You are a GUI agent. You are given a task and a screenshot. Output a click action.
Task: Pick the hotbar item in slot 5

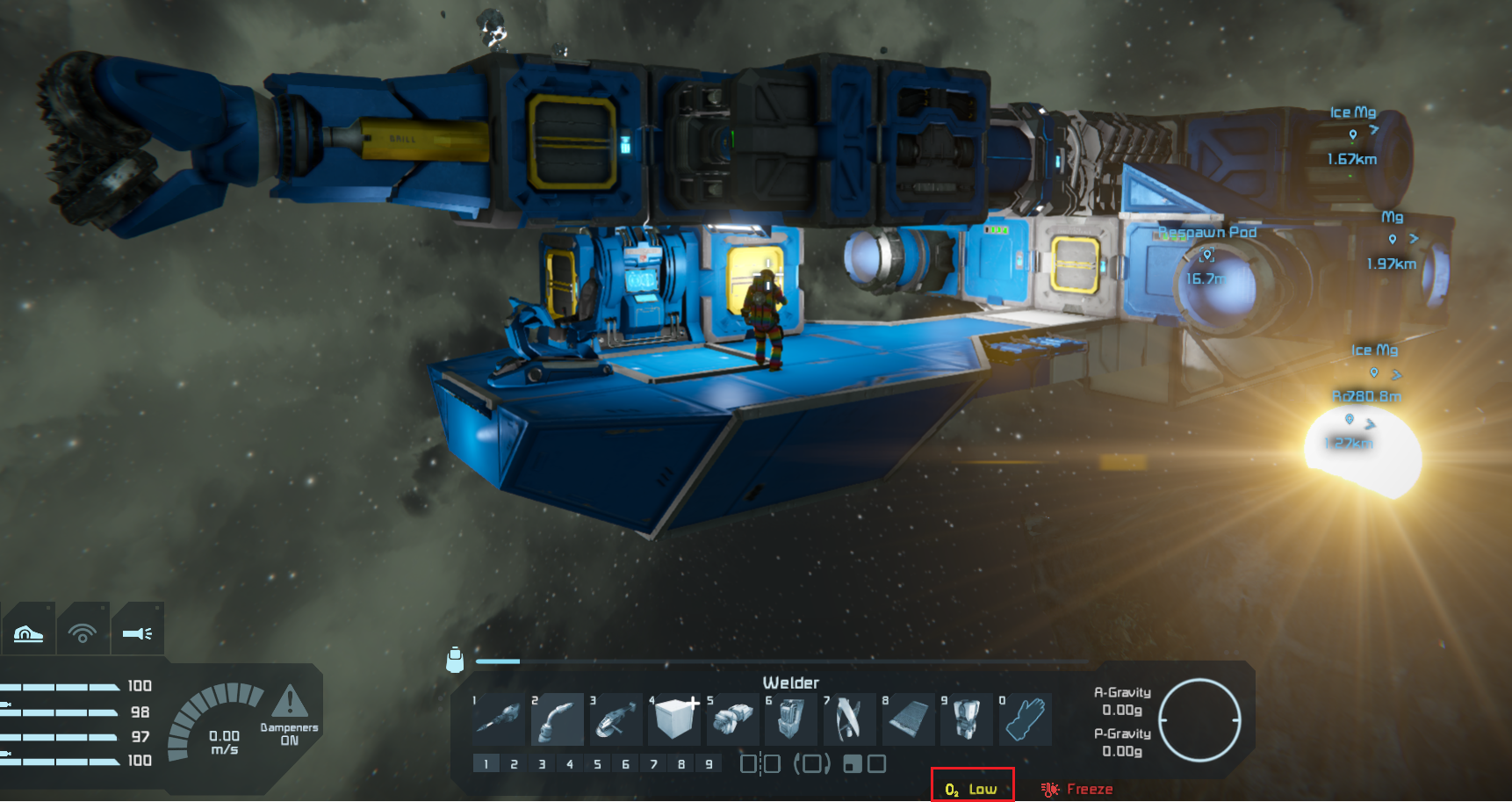coord(733,719)
